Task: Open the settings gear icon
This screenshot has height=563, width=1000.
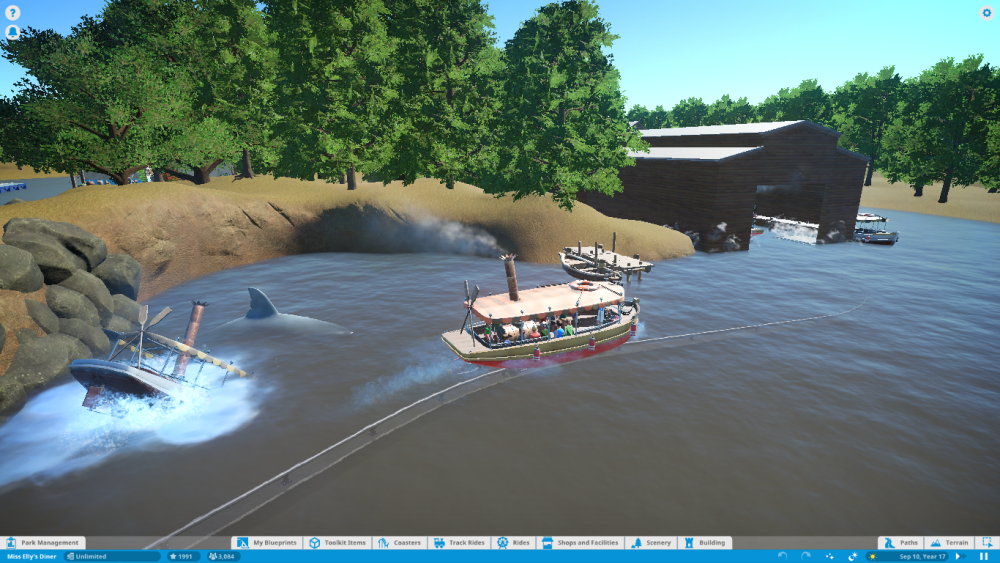Action: (x=987, y=13)
